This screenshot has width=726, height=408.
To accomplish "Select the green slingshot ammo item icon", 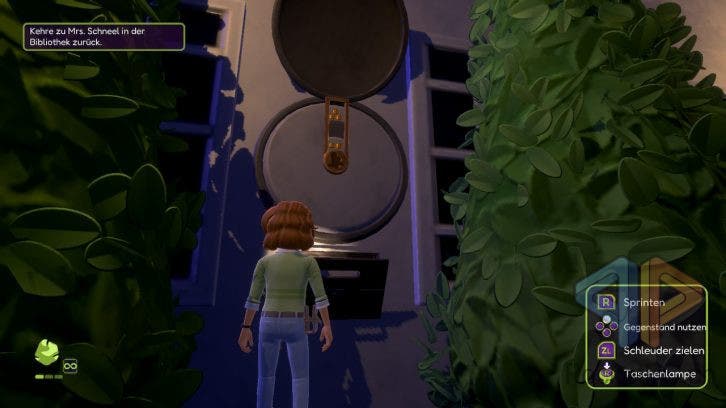I will tap(47, 354).
